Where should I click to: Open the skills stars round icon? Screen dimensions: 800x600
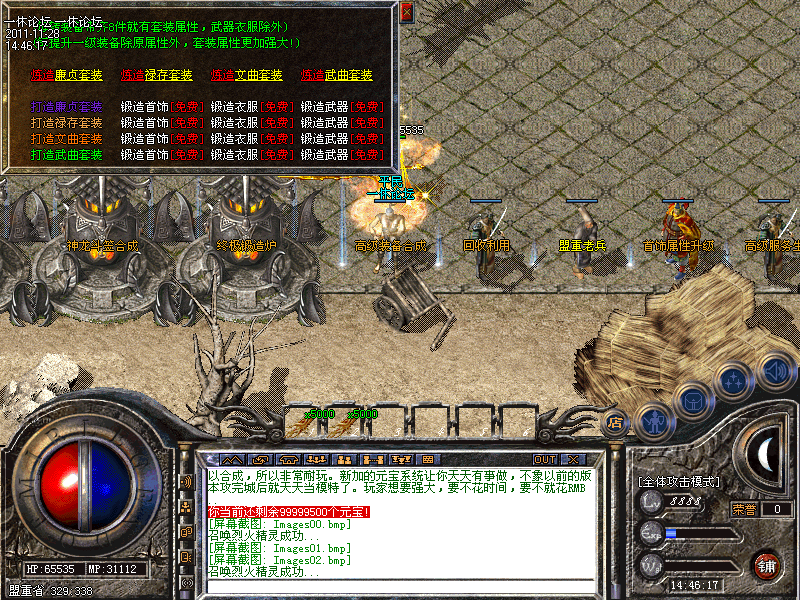734,380
